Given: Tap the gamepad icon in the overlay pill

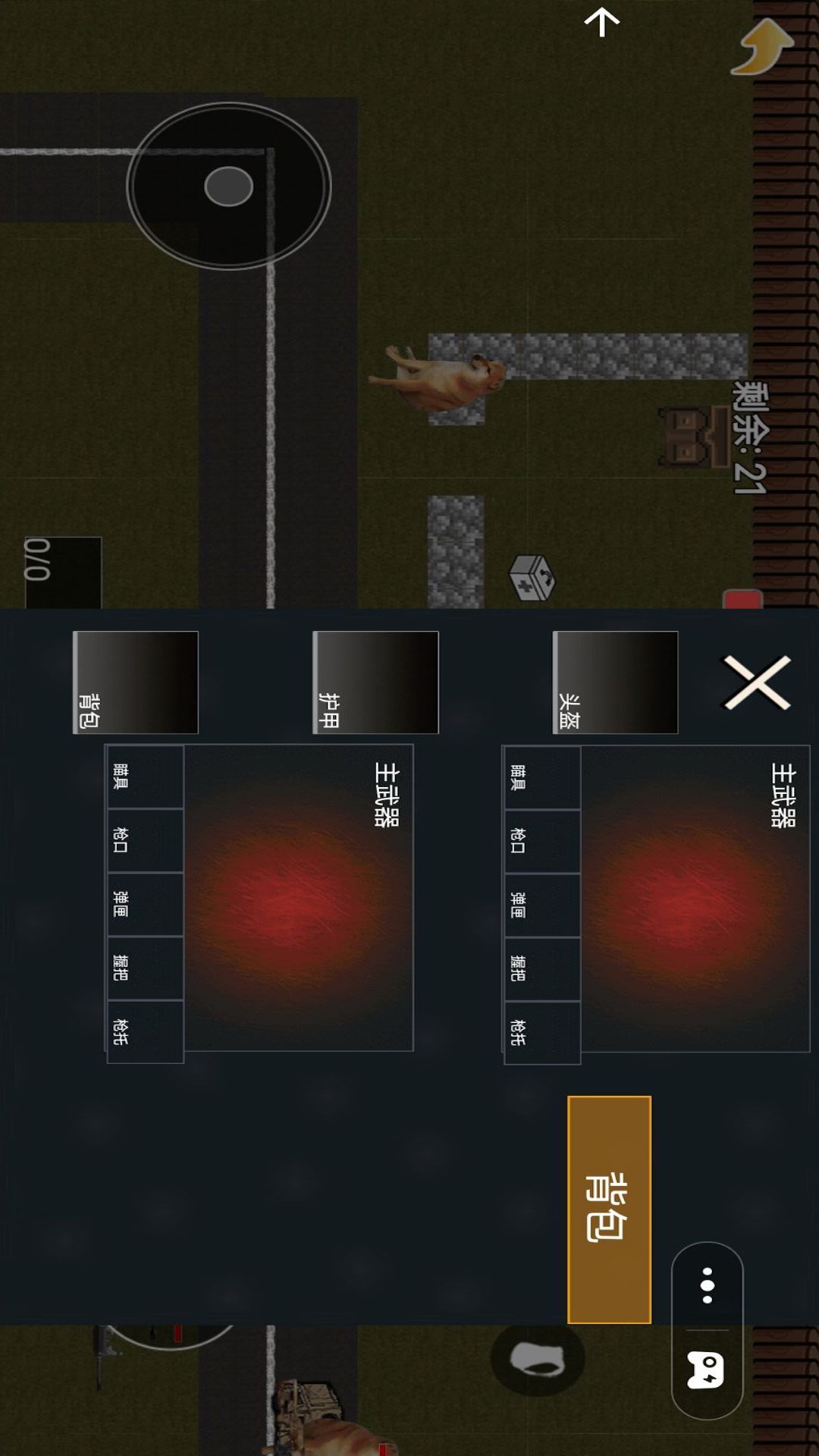Looking at the screenshot, I should click(705, 1370).
